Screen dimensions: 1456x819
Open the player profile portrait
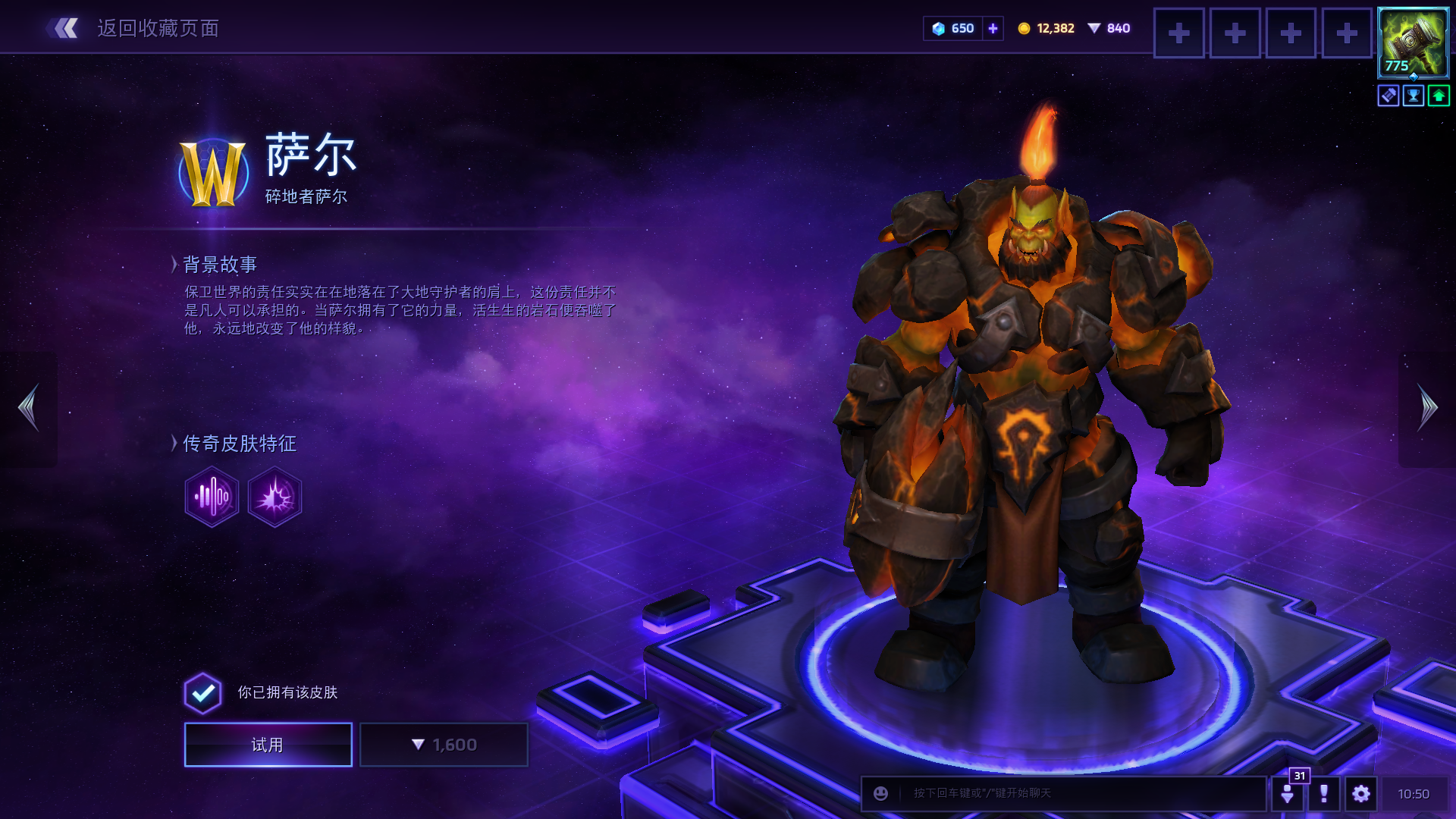pyautogui.click(x=1413, y=42)
